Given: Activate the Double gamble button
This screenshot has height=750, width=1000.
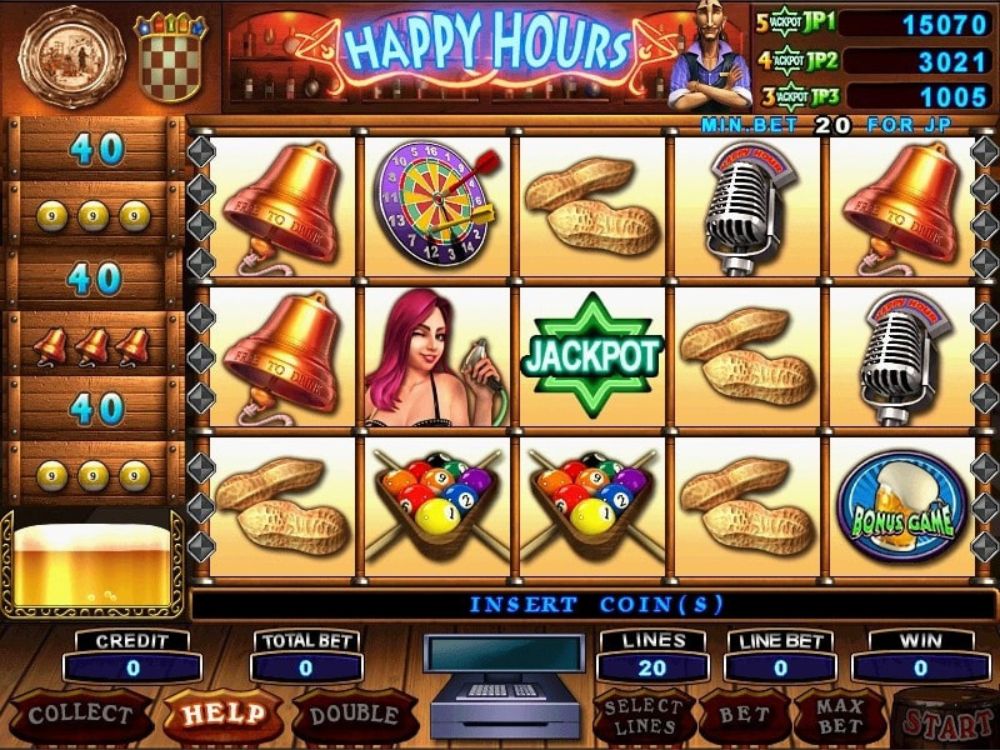Looking at the screenshot, I should coord(355,715).
